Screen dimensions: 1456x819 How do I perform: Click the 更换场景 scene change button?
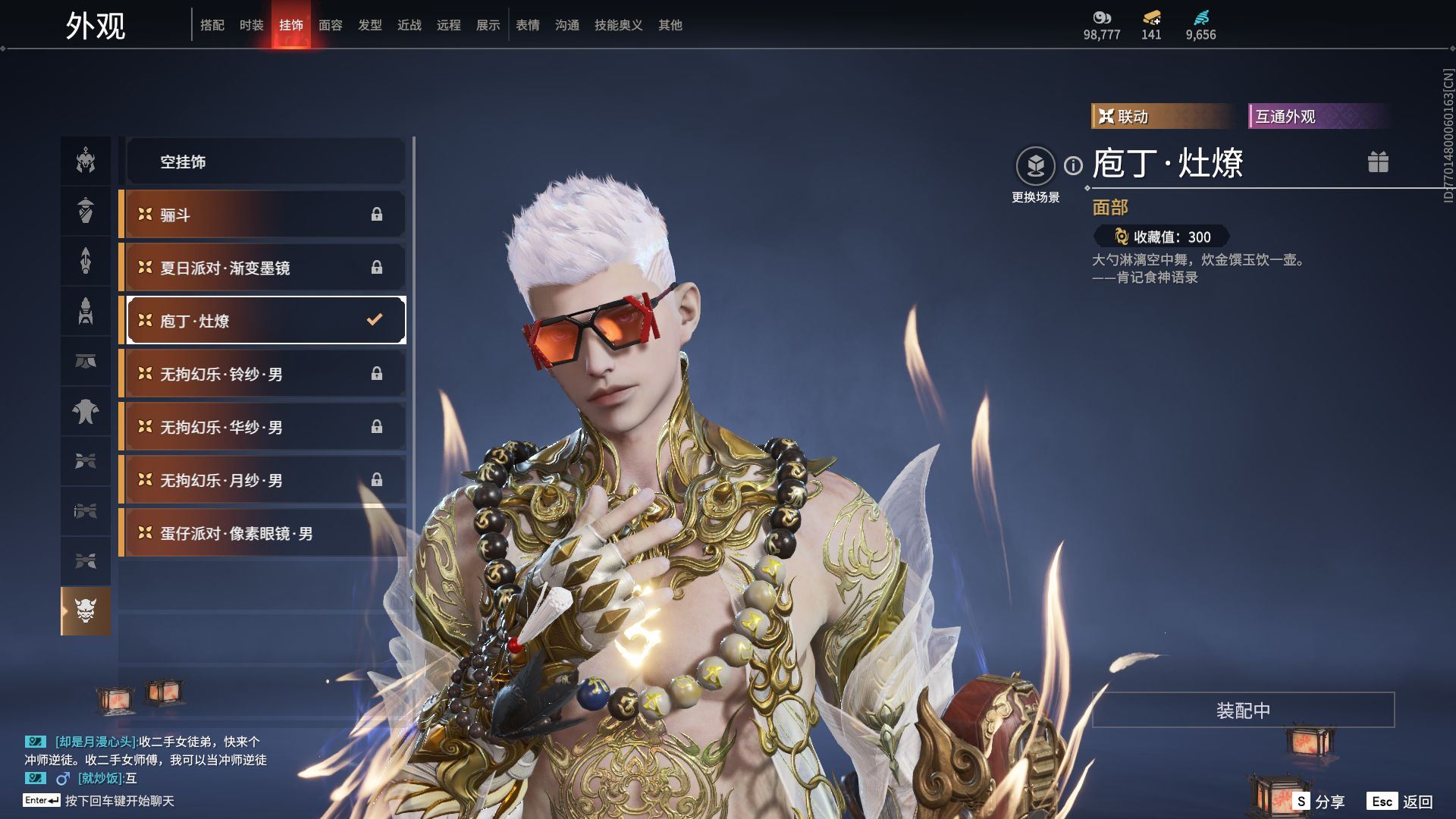tap(1035, 167)
